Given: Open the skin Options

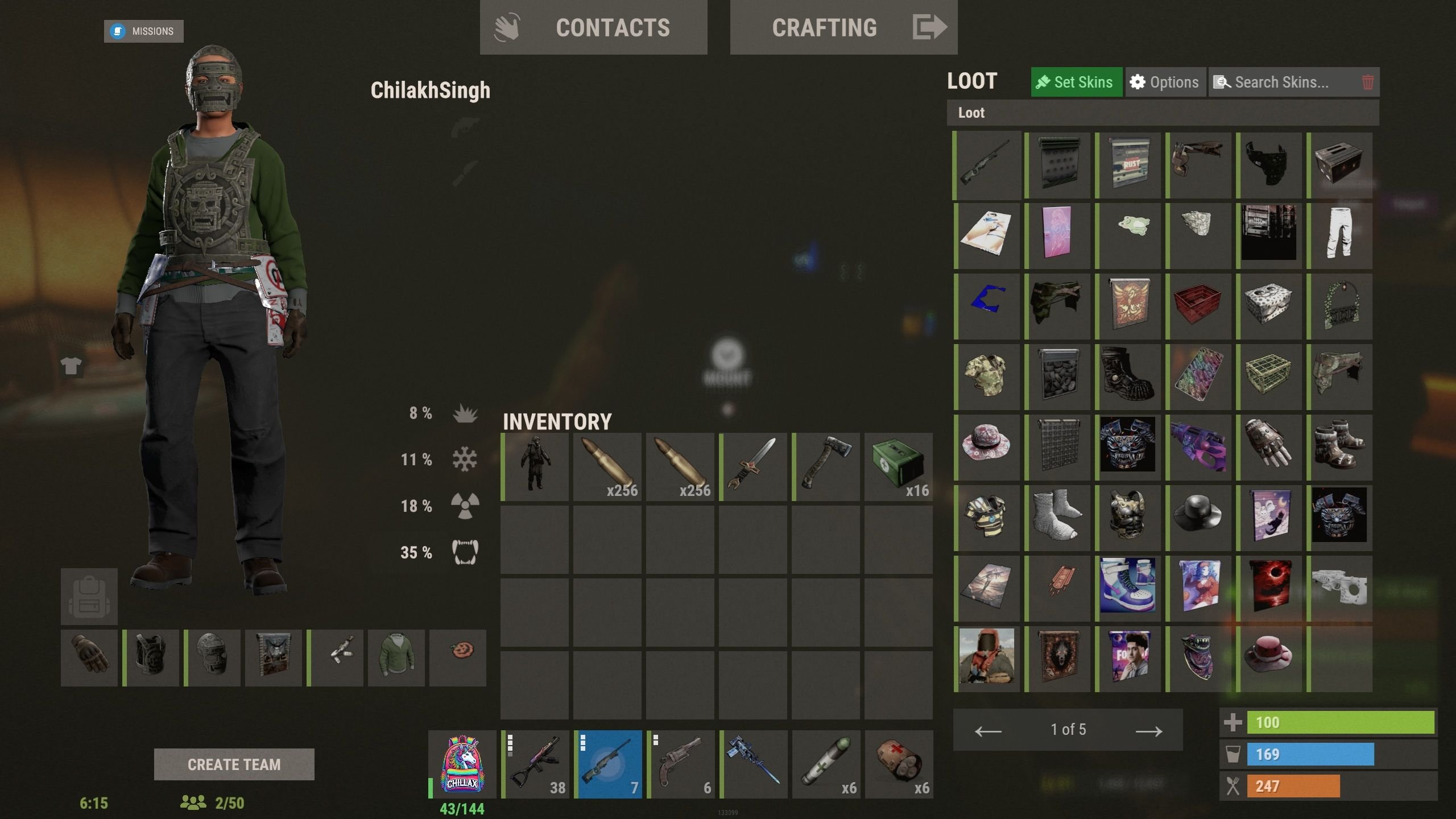Looking at the screenshot, I should click(1165, 82).
